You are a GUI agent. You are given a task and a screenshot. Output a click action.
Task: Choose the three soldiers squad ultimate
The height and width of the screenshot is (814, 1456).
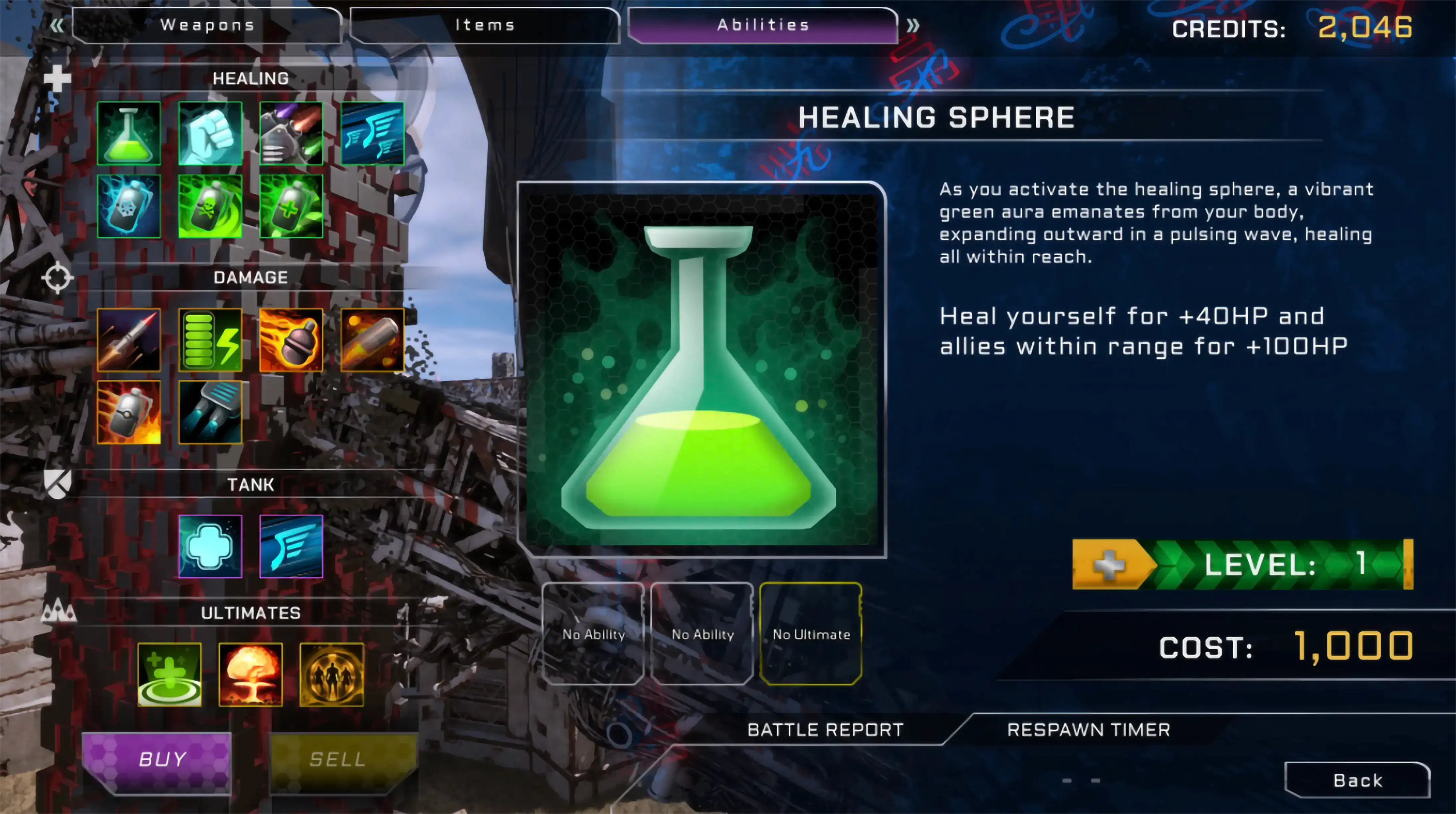click(332, 674)
